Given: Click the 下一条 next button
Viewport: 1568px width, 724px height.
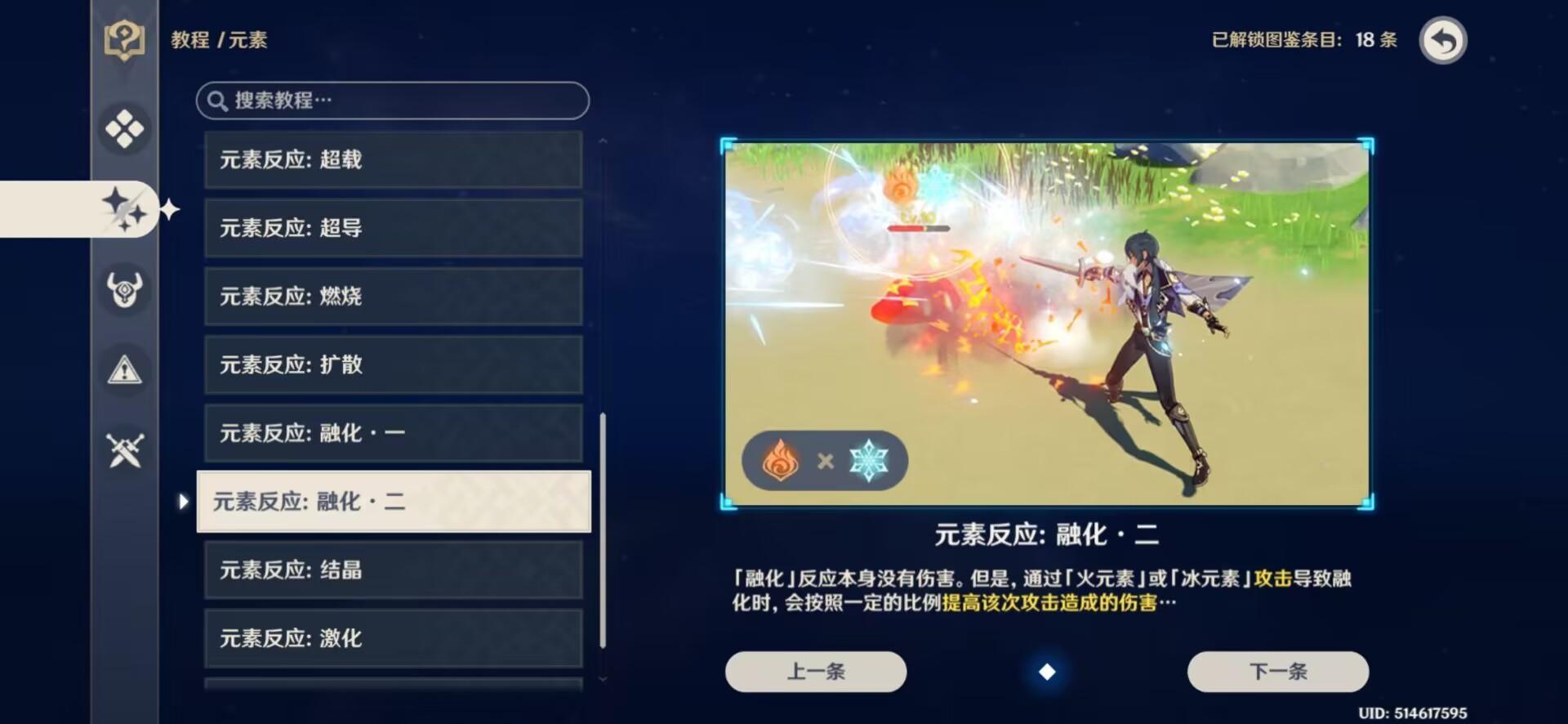Looking at the screenshot, I should pos(1277,671).
